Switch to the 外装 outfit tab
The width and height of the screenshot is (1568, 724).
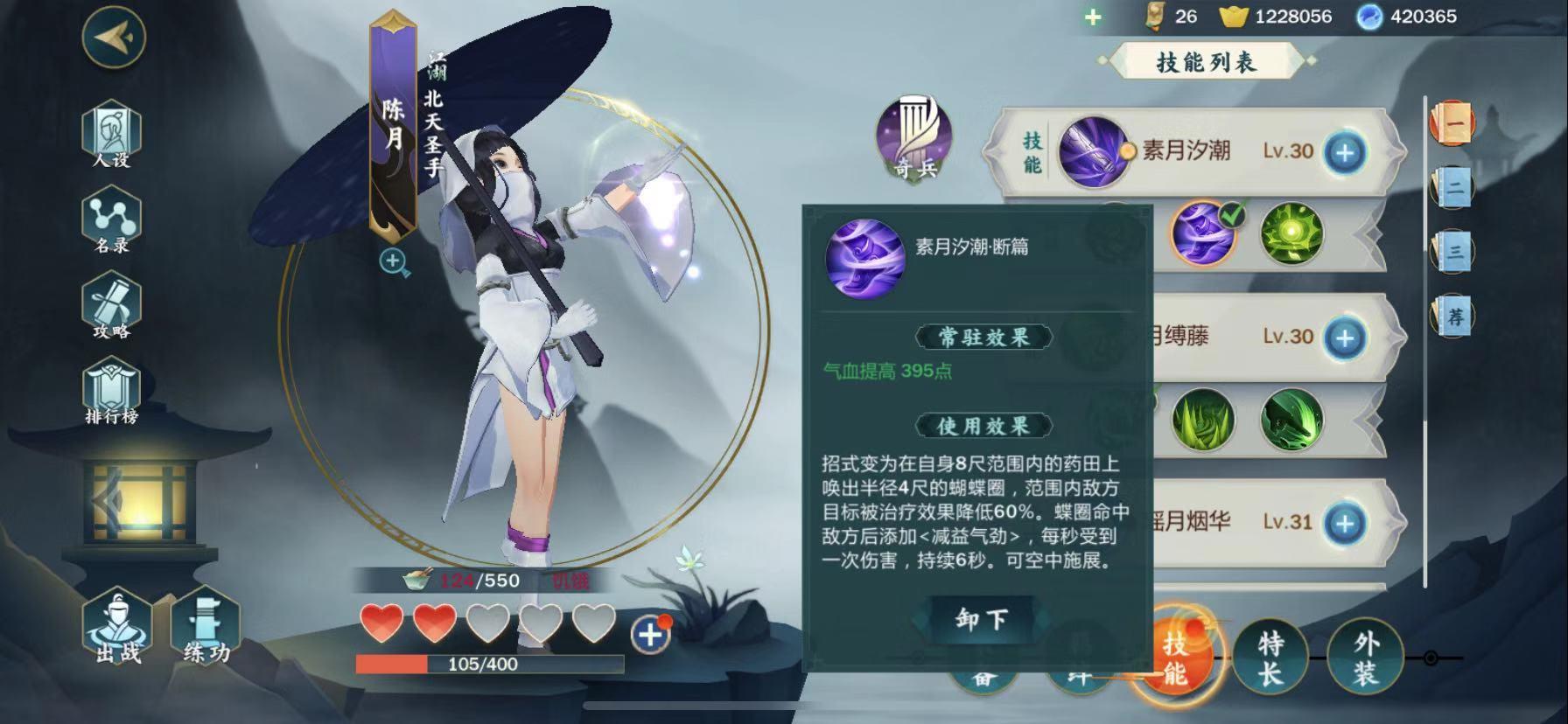[x=1365, y=658]
